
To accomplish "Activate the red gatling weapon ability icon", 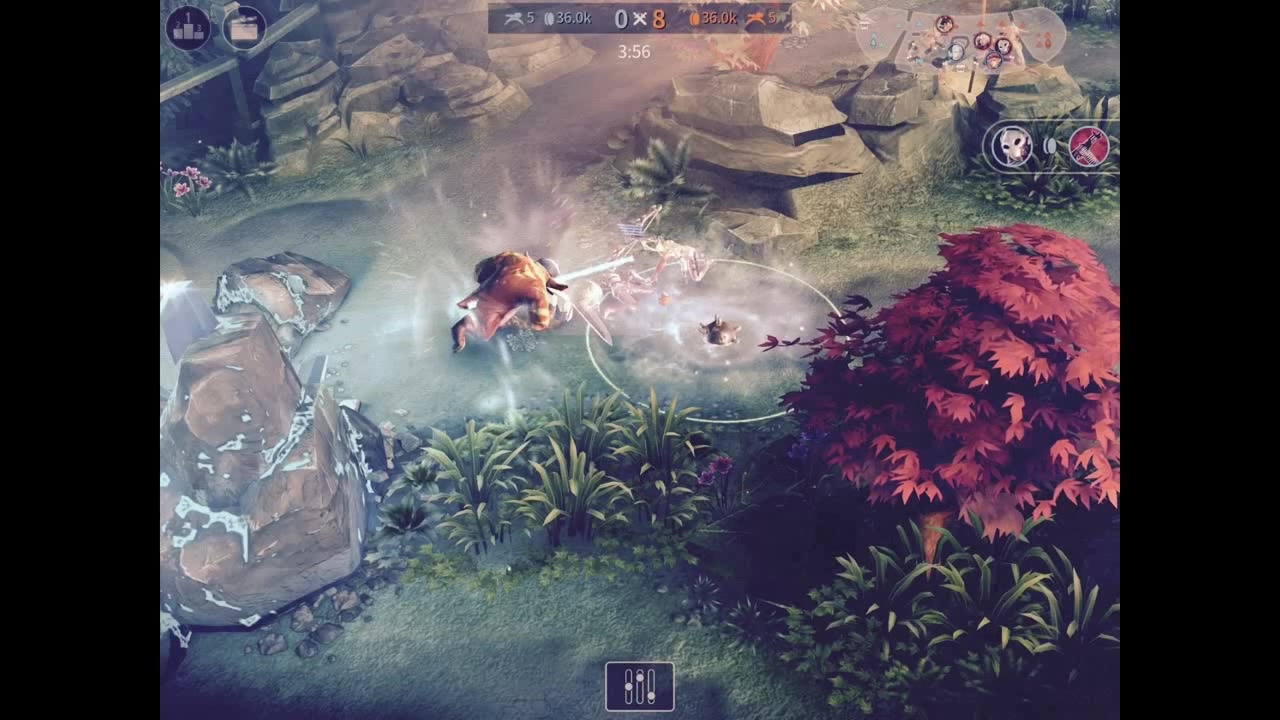I will click(1091, 146).
